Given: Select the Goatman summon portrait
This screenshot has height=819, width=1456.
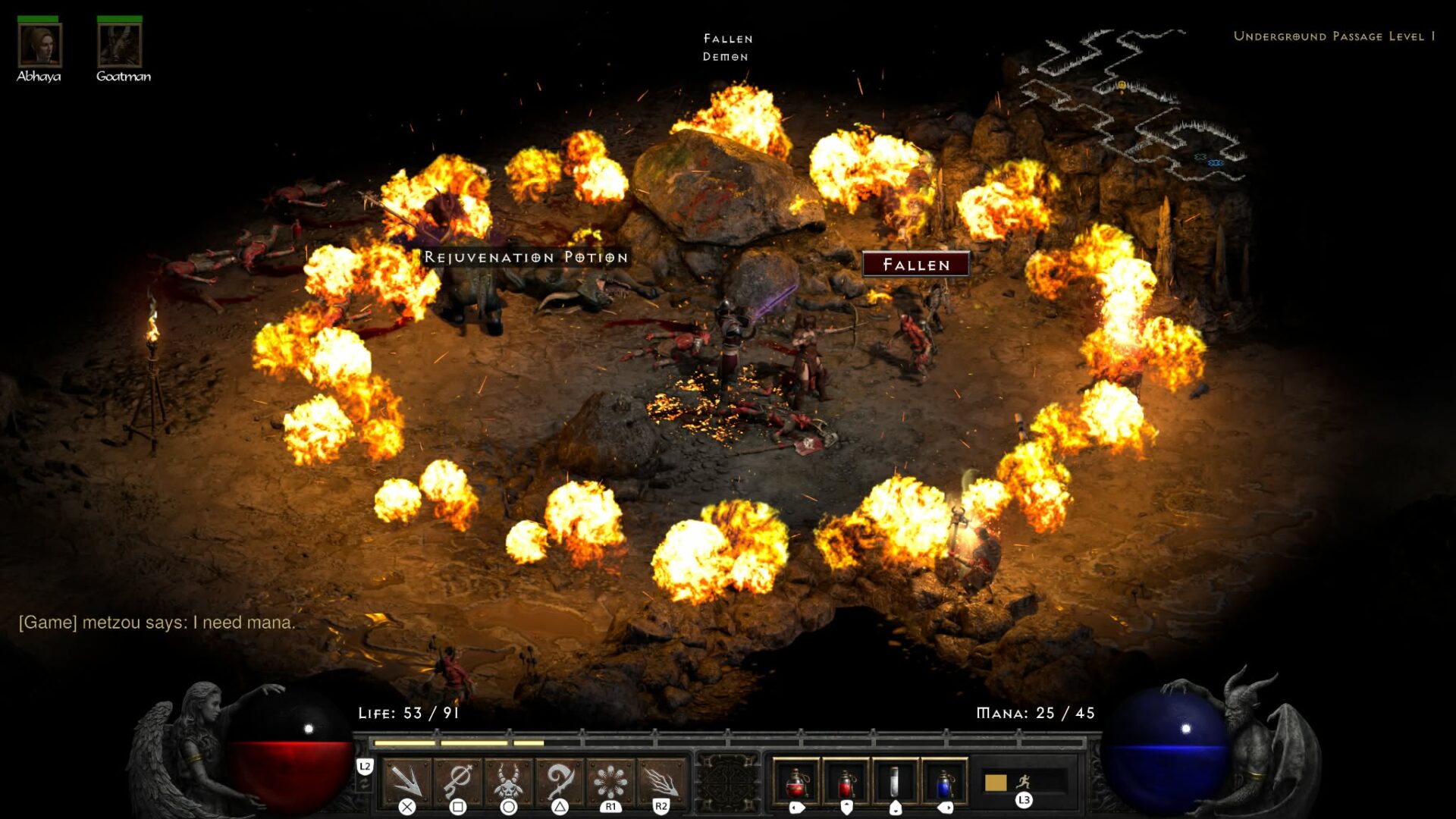Looking at the screenshot, I should (x=120, y=45).
